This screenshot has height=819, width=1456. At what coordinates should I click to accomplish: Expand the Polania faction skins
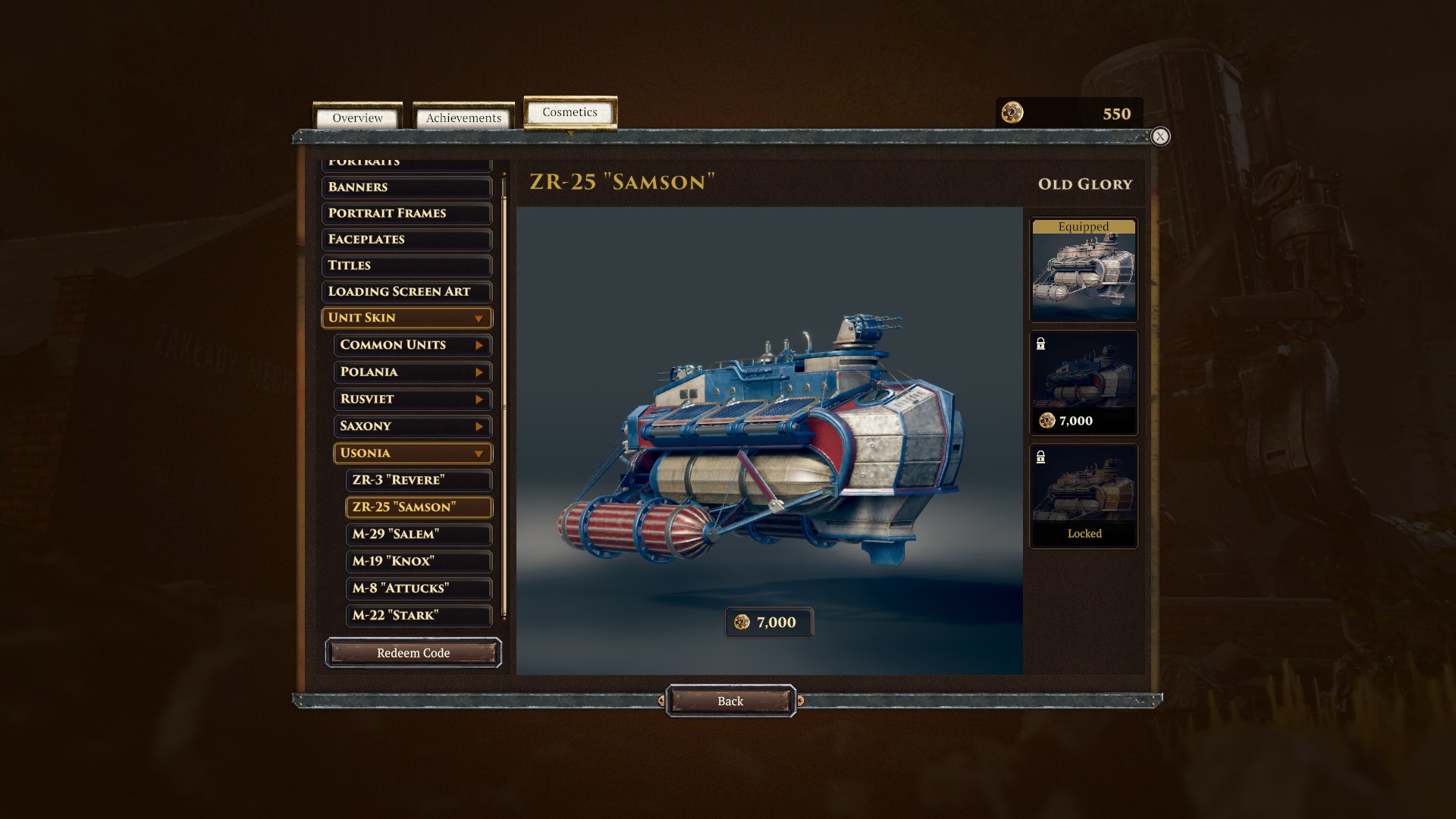[x=413, y=372]
